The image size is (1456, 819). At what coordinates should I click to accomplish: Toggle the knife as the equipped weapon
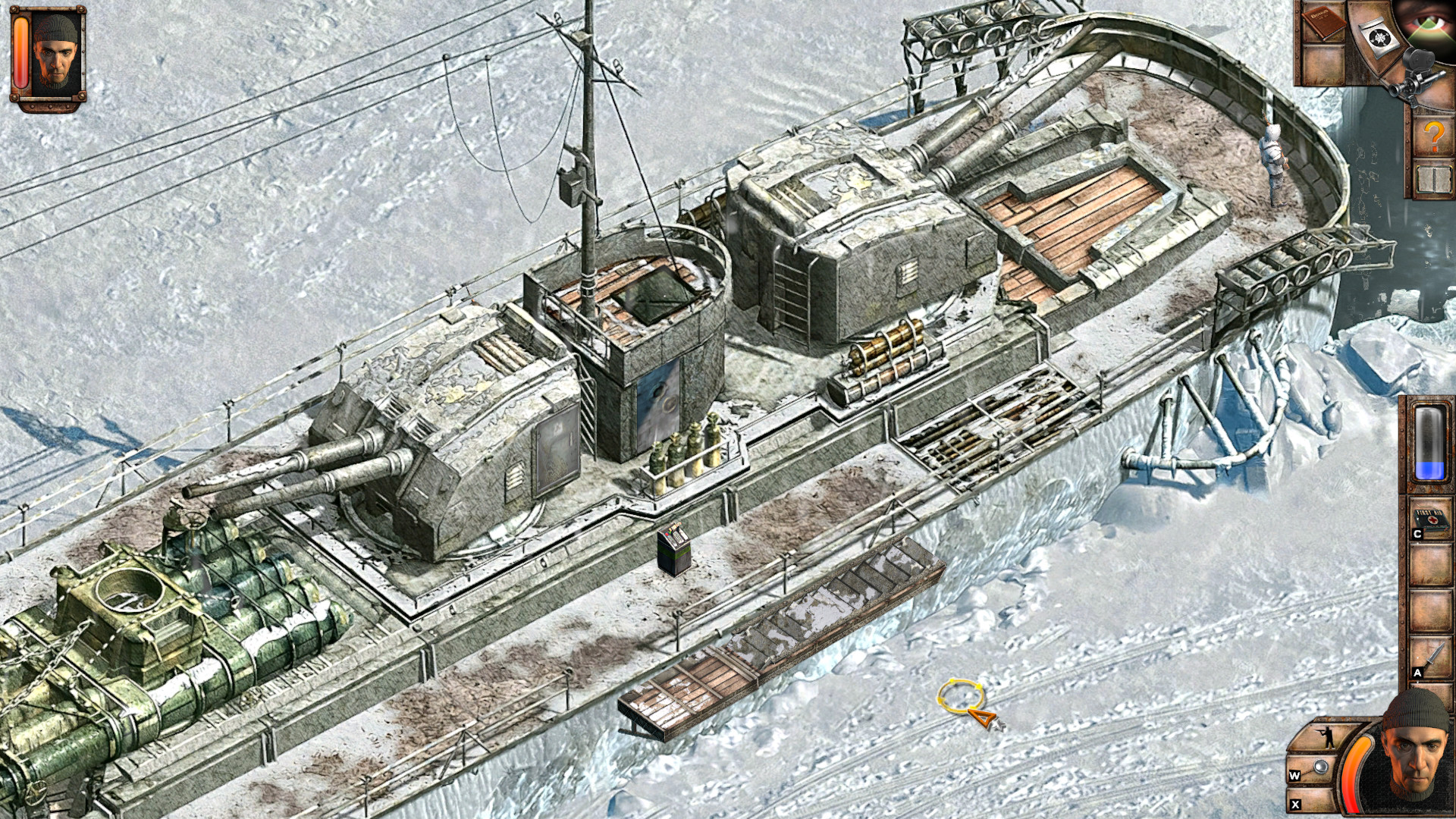[1431, 657]
